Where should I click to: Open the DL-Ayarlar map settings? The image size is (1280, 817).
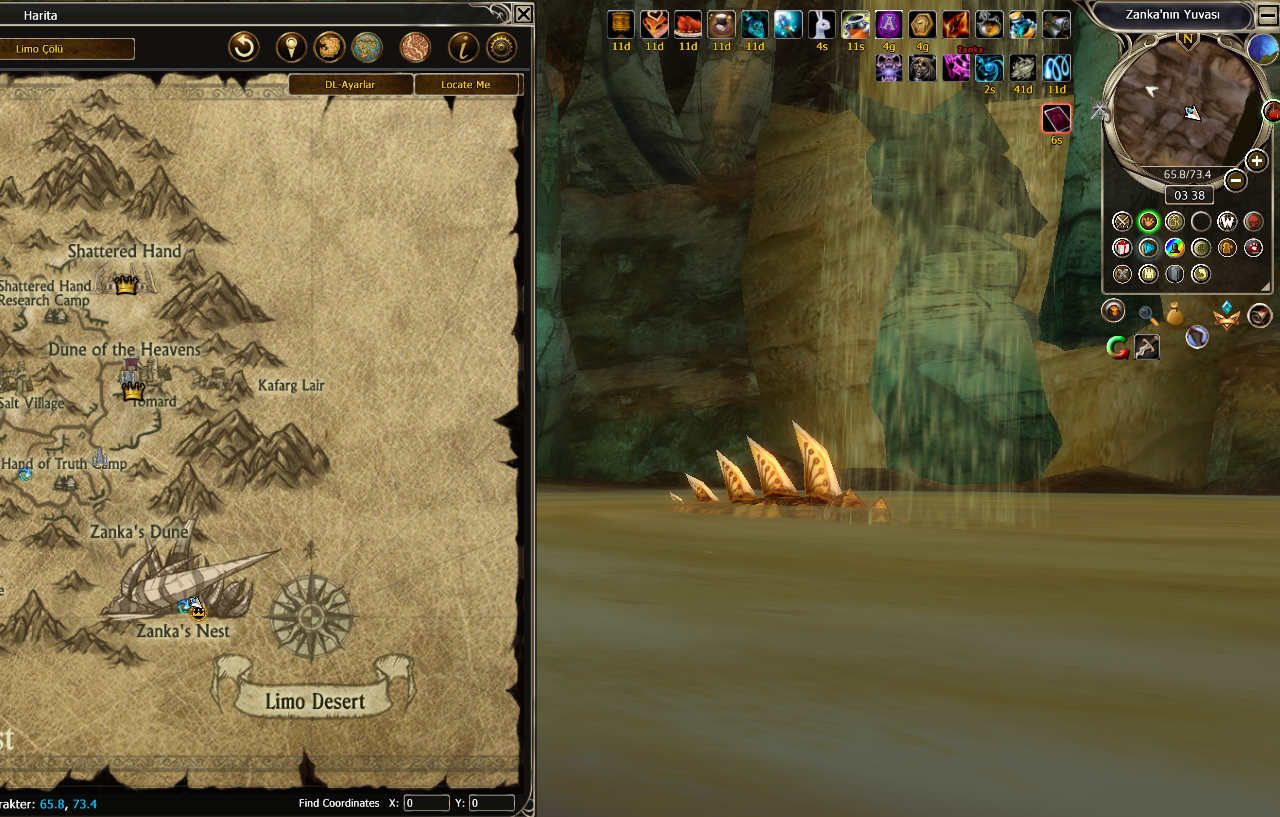[x=350, y=85]
